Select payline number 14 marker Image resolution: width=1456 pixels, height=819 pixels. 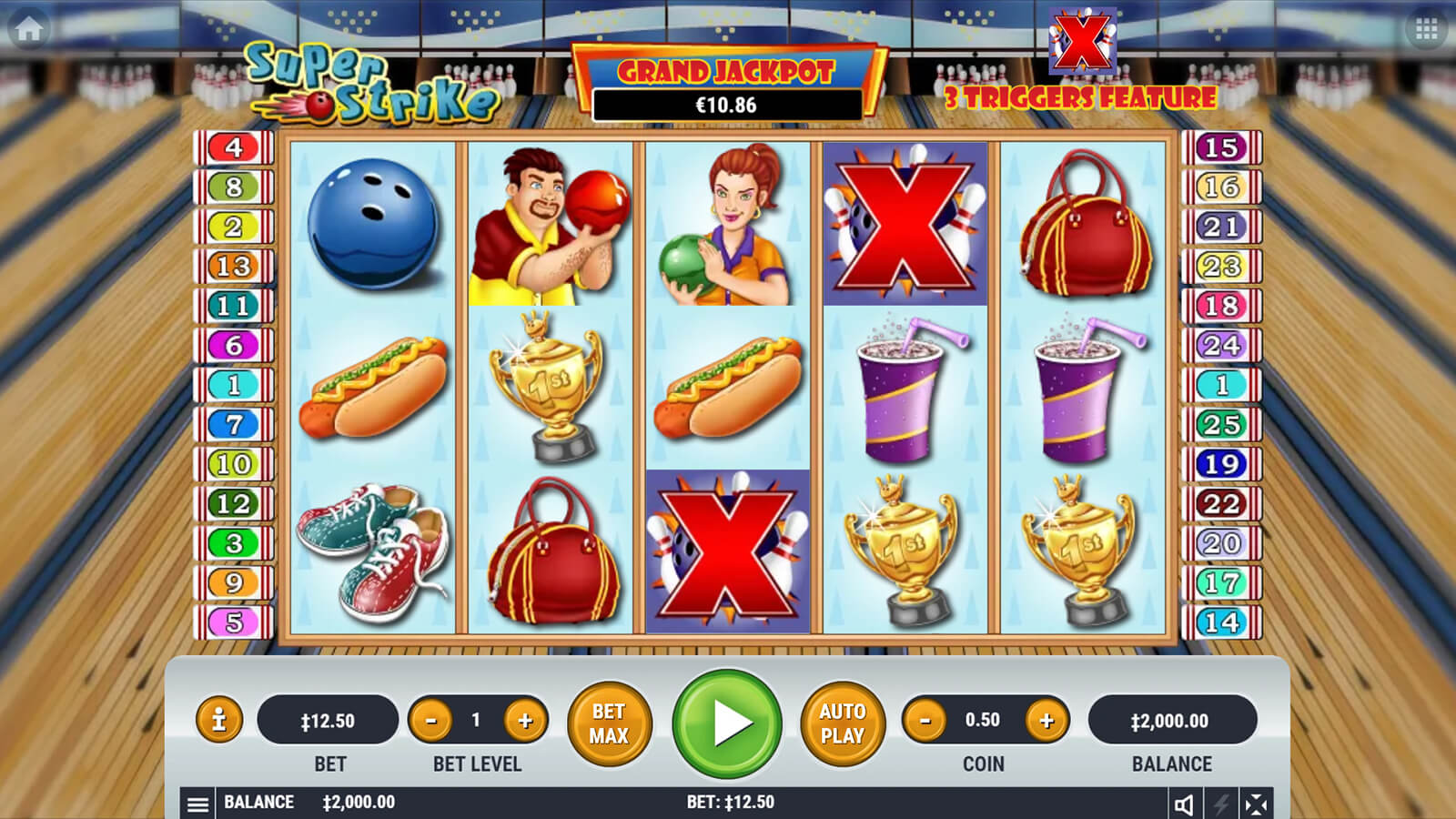click(x=1221, y=622)
